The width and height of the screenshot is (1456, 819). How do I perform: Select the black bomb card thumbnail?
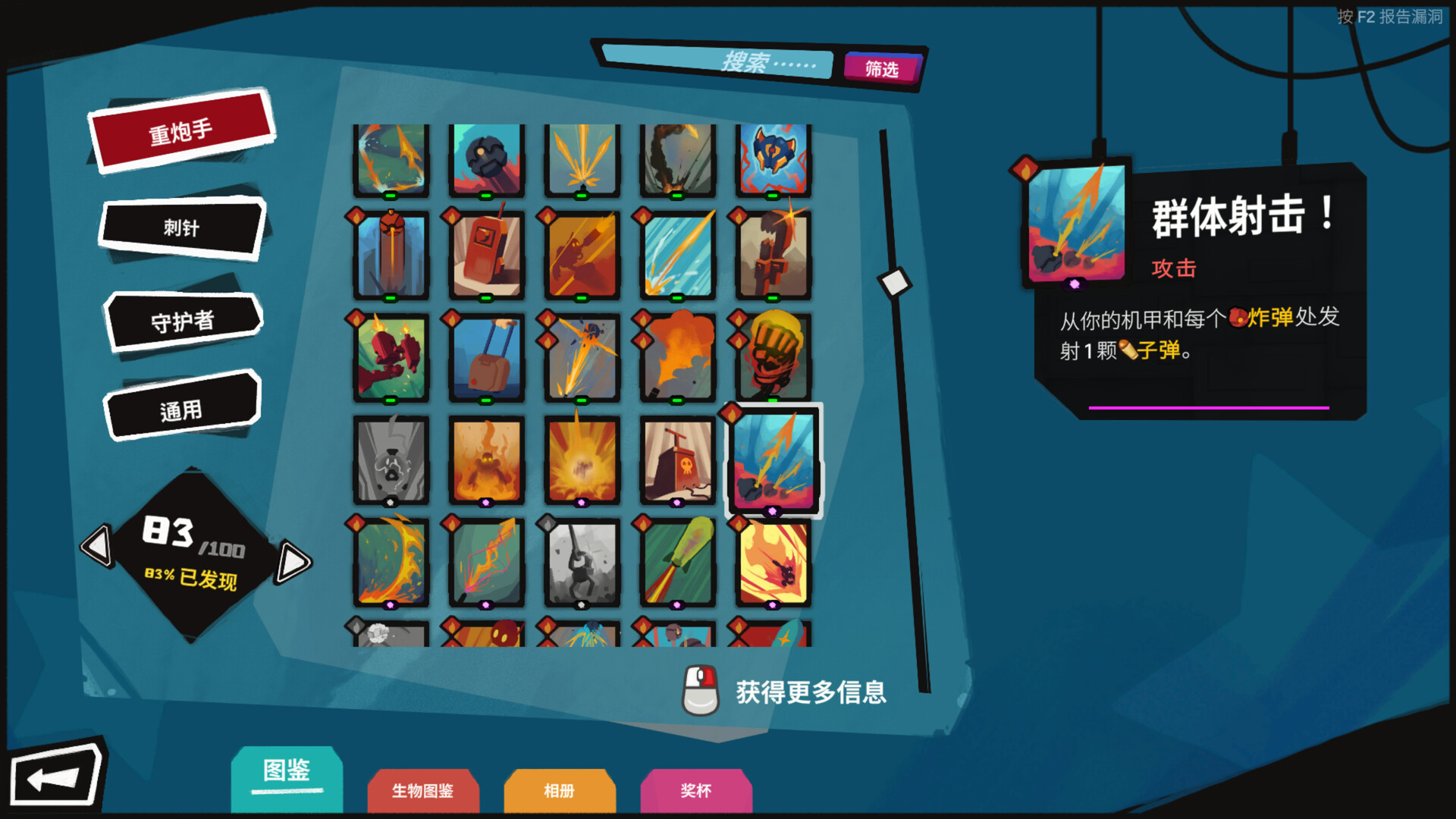(486, 158)
